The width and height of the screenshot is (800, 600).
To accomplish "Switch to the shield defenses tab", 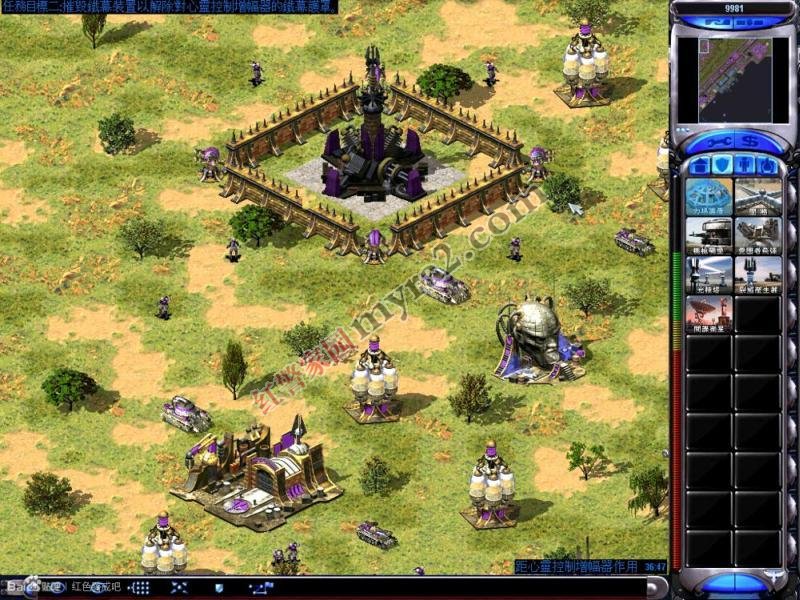I will pos(722,165).
